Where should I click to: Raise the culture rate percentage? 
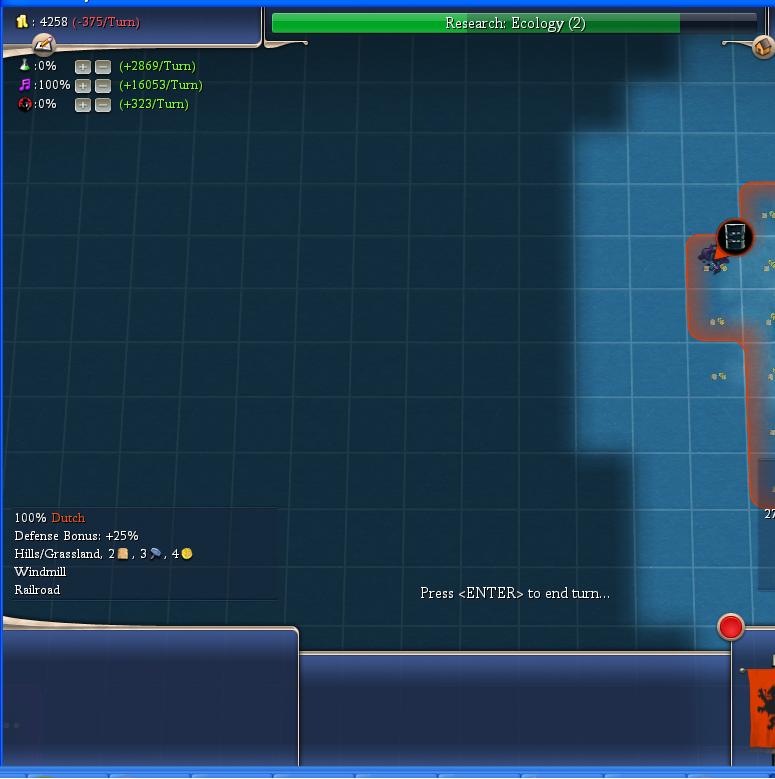coord(83,86)
